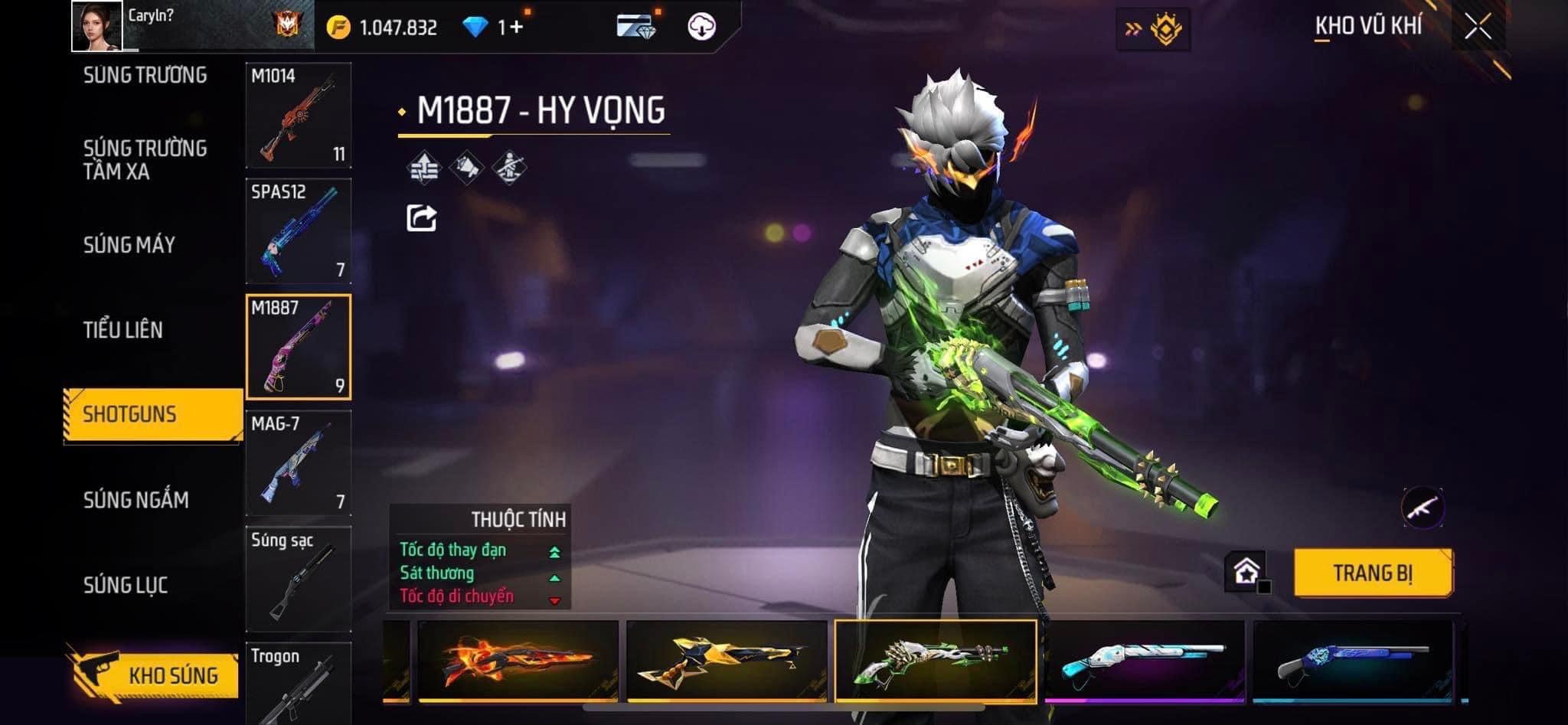Preview the gold and navy M1887 skin
Image resolution: width=1568 pixels, height=725 pixels.
727,660
